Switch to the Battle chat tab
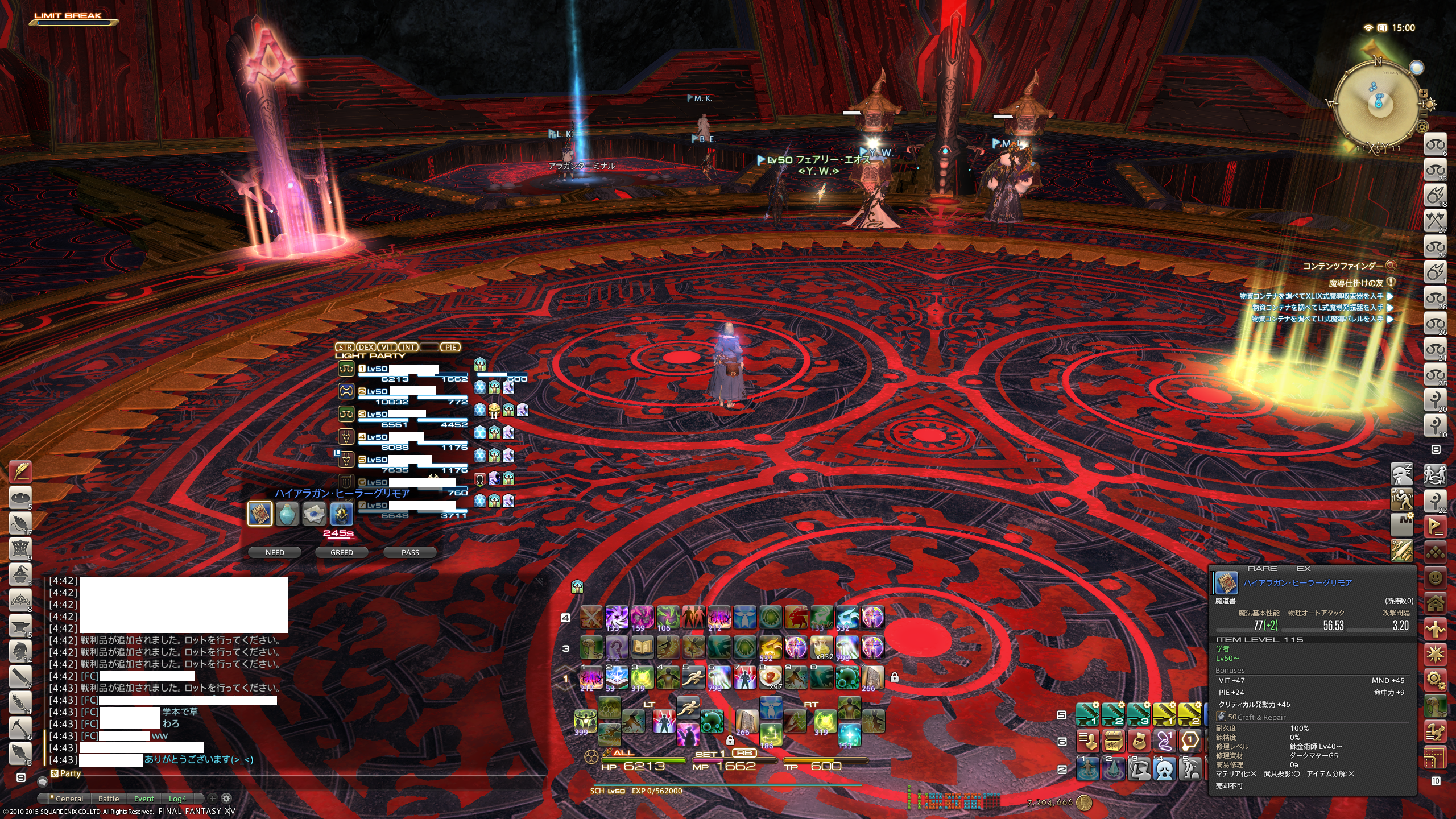The image size is (1456, 819). [109, 799]
